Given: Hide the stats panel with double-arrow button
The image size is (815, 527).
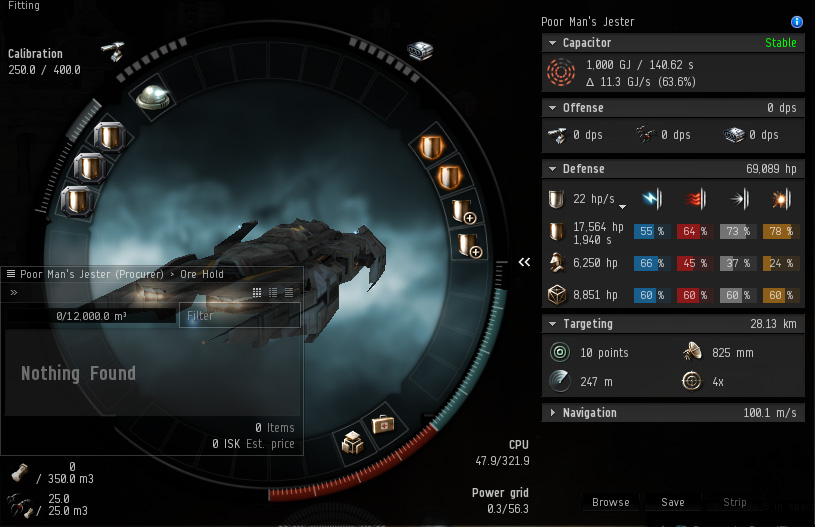Looking at the screenshot, I should click(524, 262).
